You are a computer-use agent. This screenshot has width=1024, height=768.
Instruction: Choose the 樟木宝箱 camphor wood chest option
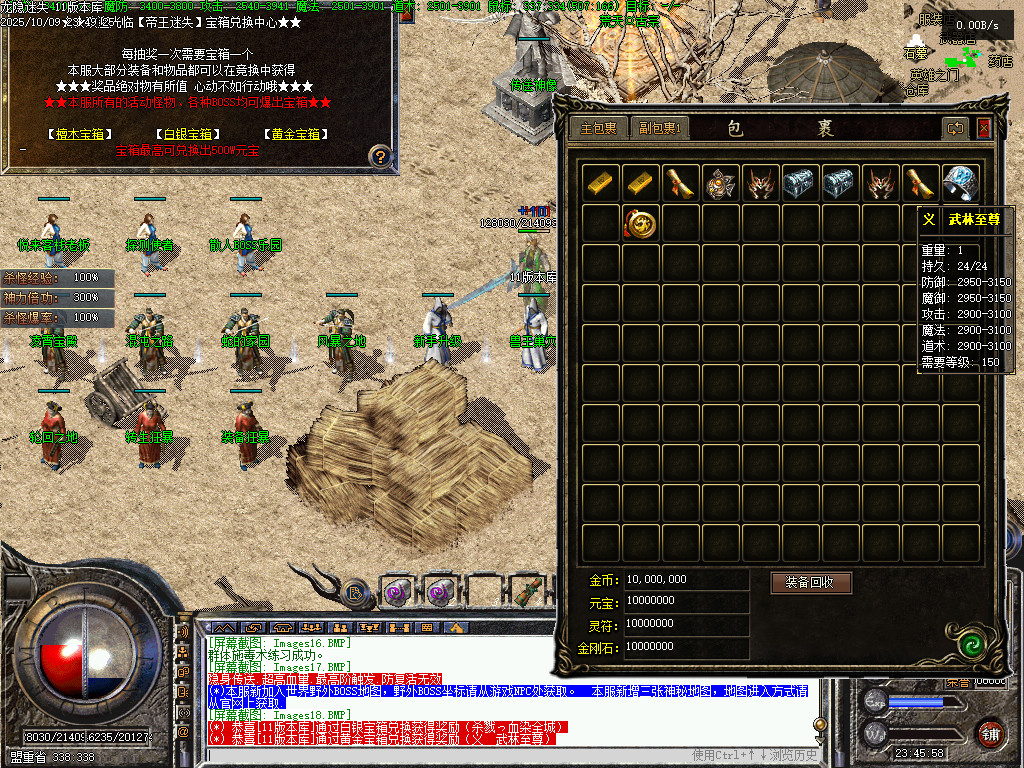pos(80,134)
